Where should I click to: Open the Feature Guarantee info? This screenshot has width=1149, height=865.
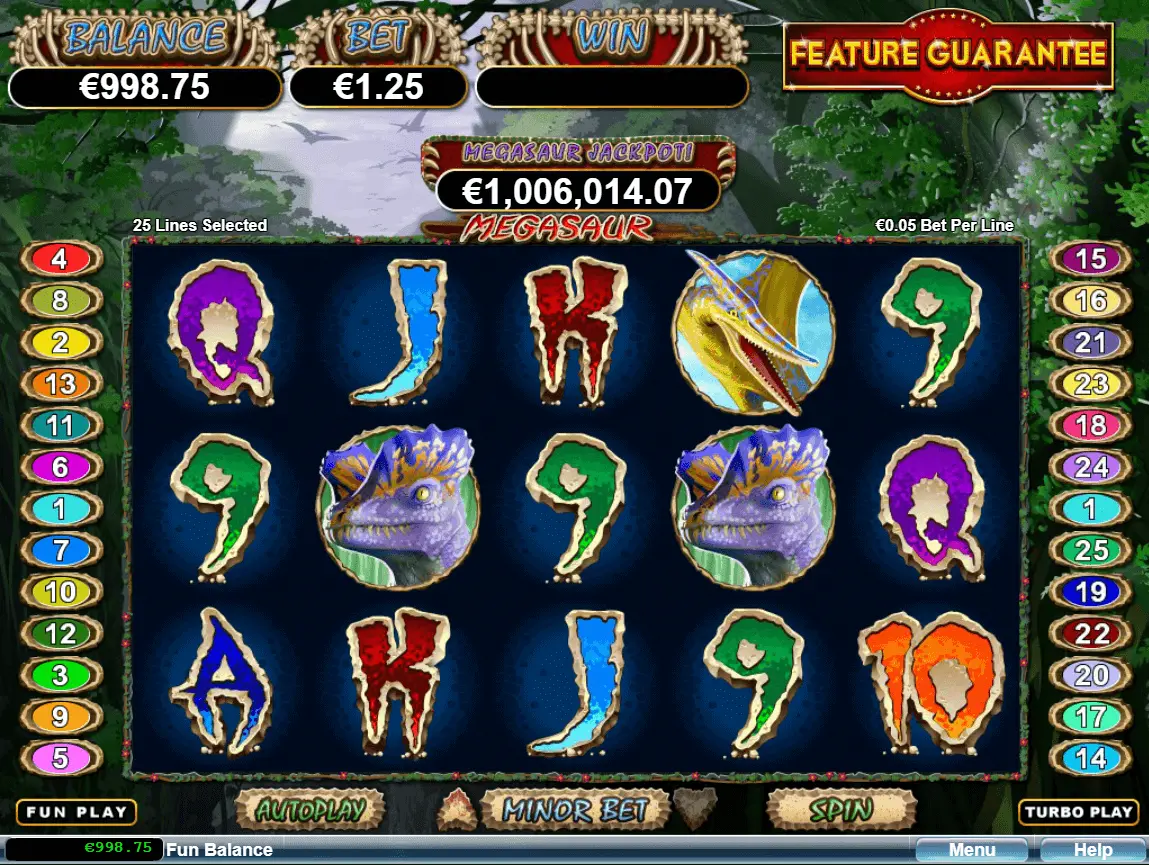948,54
